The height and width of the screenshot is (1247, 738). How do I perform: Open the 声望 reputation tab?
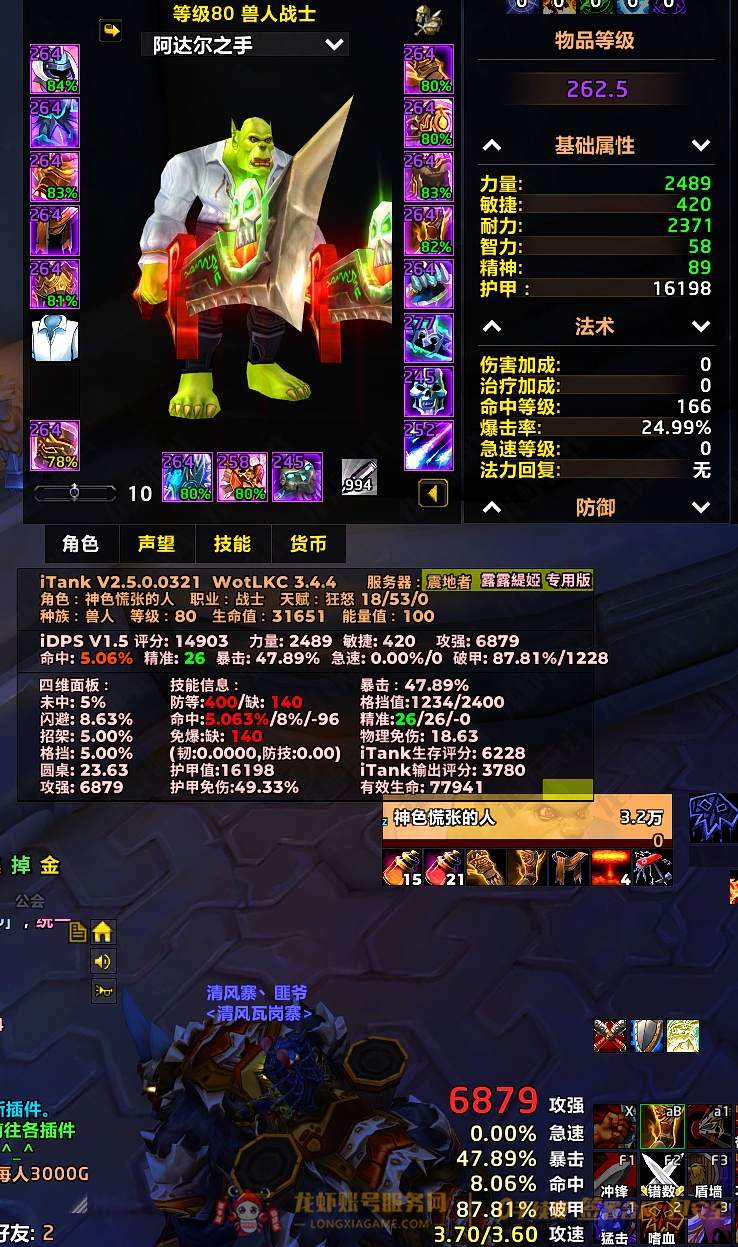click(156, 544)
